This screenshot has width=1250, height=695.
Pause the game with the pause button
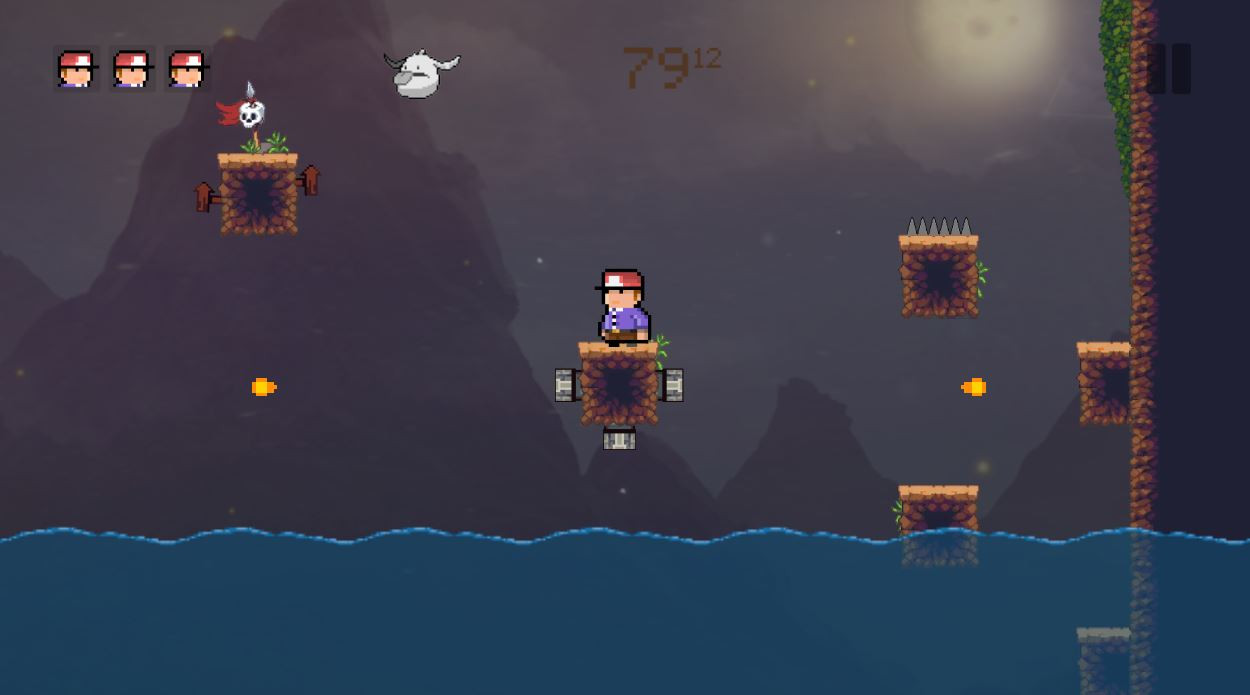click(x=1168, y=69)
